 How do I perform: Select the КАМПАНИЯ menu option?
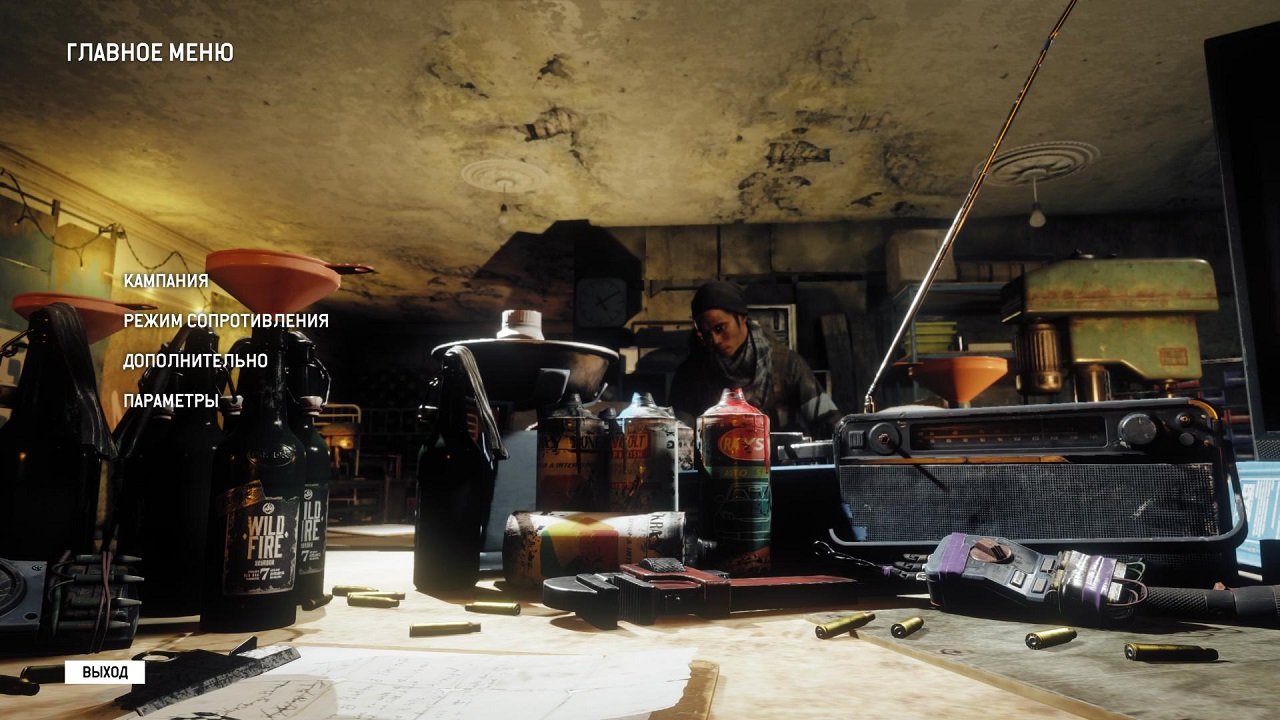coord(164,282)
